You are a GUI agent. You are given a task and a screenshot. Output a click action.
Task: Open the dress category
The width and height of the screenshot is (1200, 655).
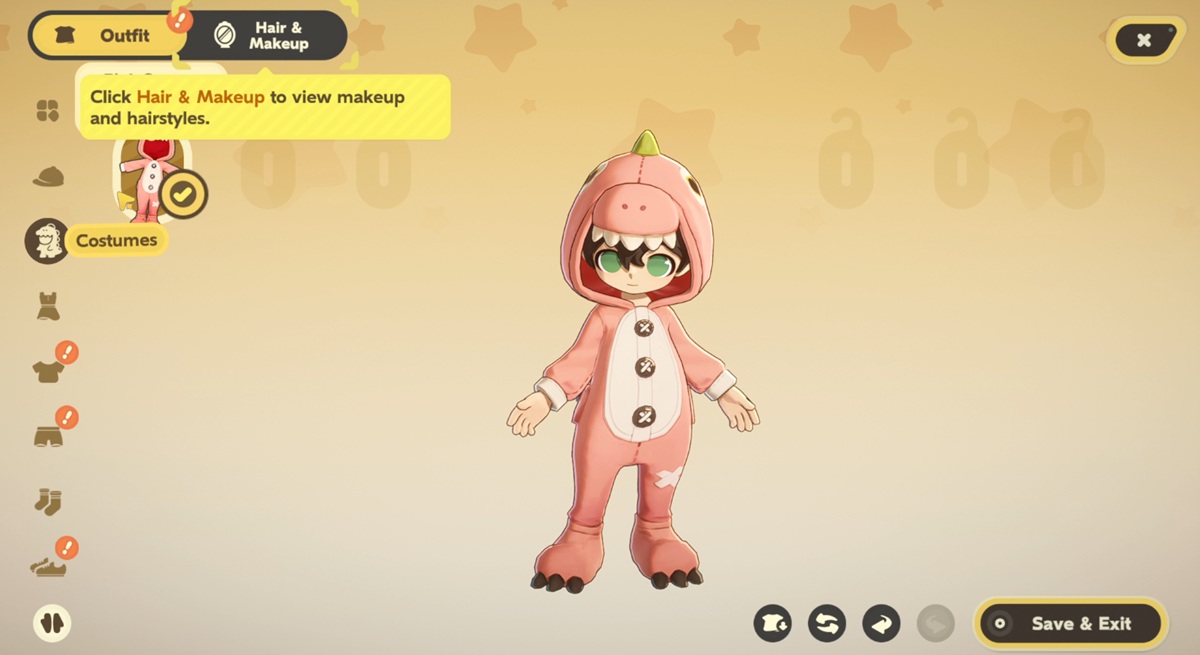48,306
